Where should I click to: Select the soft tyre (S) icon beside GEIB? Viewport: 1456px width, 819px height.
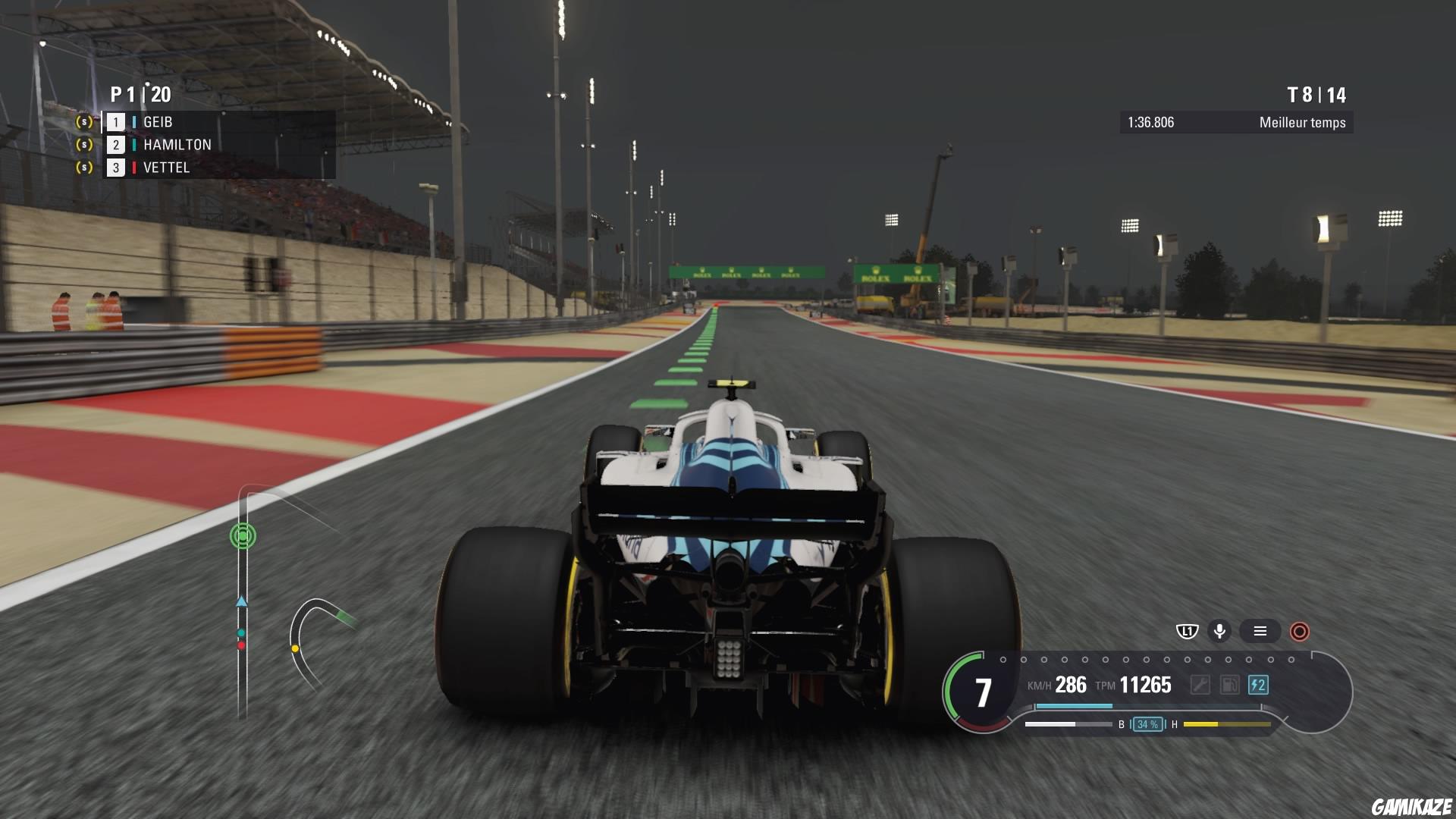83,121
